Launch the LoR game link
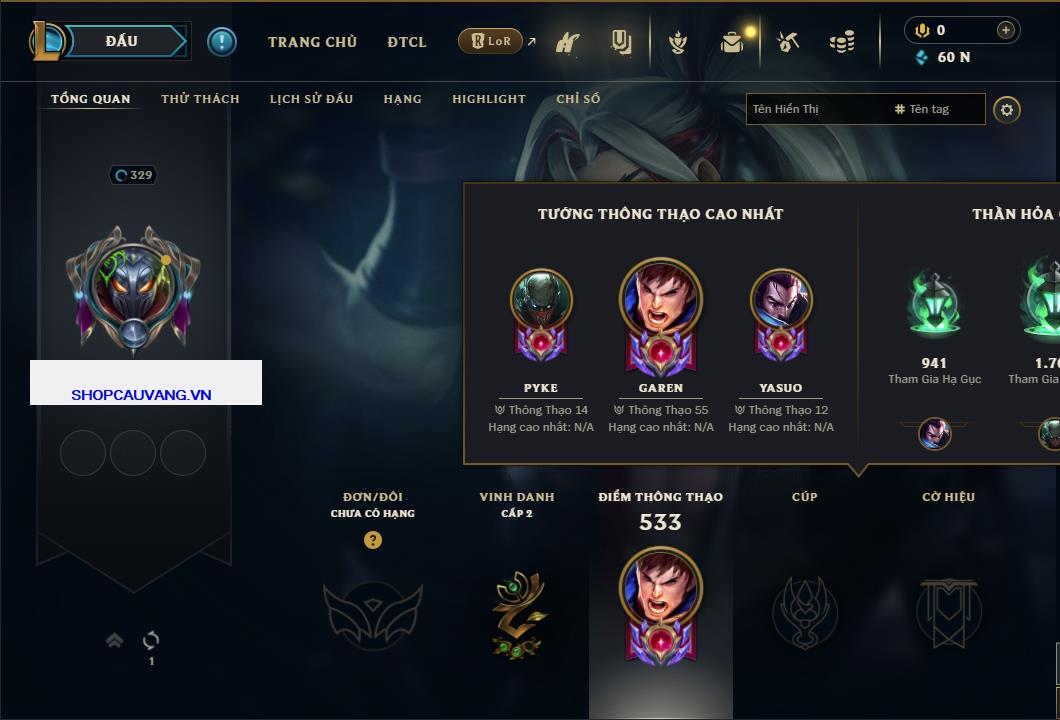 (x=491, y=41)
